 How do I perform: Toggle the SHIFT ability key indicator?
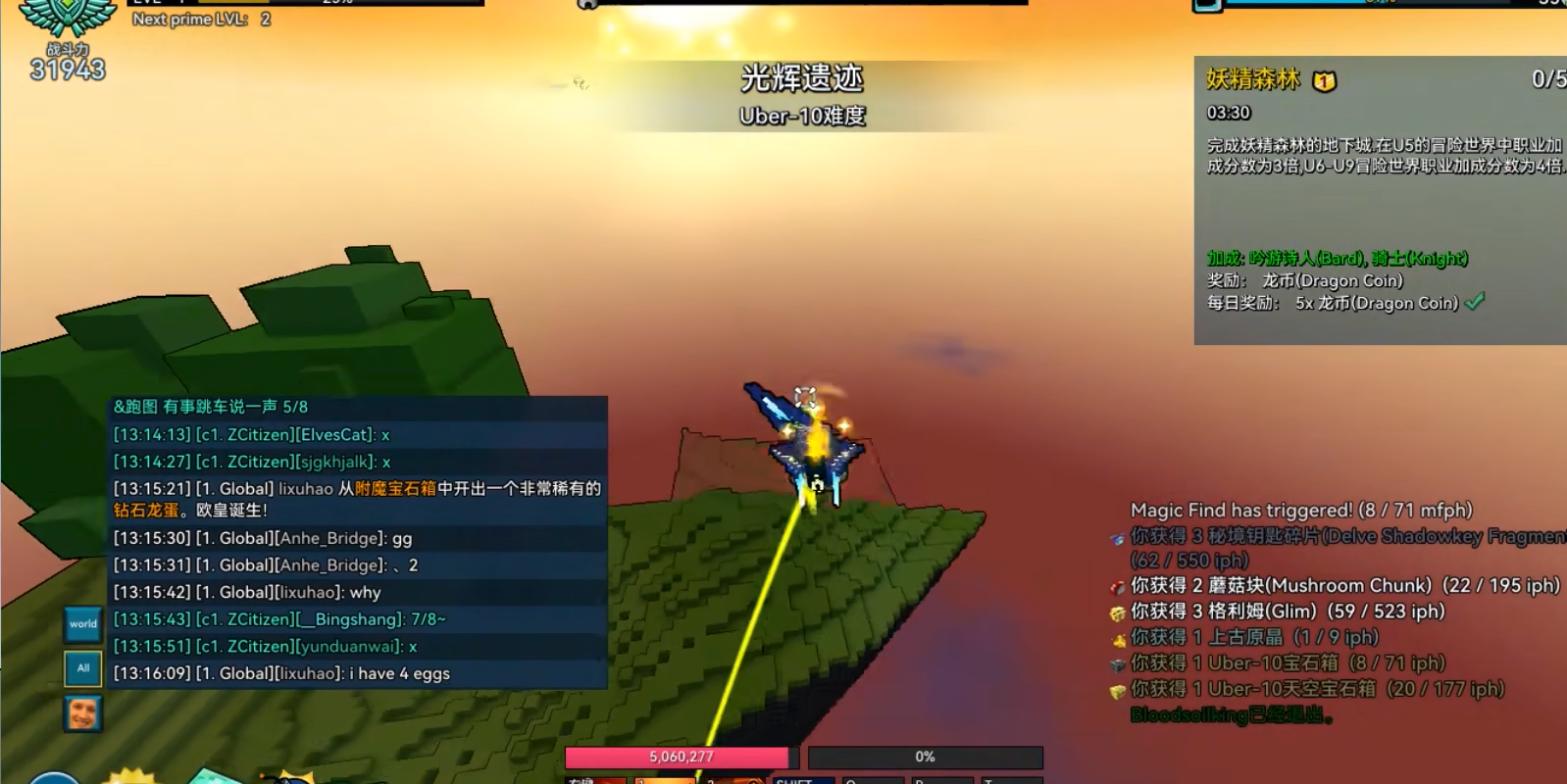803,781
